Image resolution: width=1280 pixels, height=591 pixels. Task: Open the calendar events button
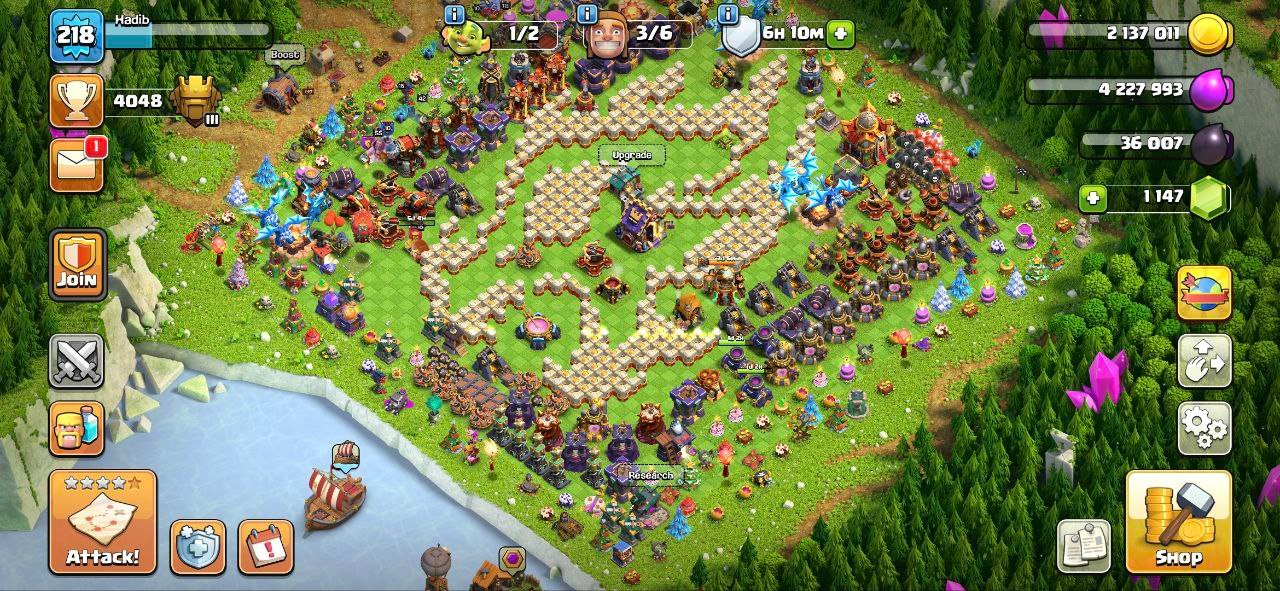tap(266, 547)
